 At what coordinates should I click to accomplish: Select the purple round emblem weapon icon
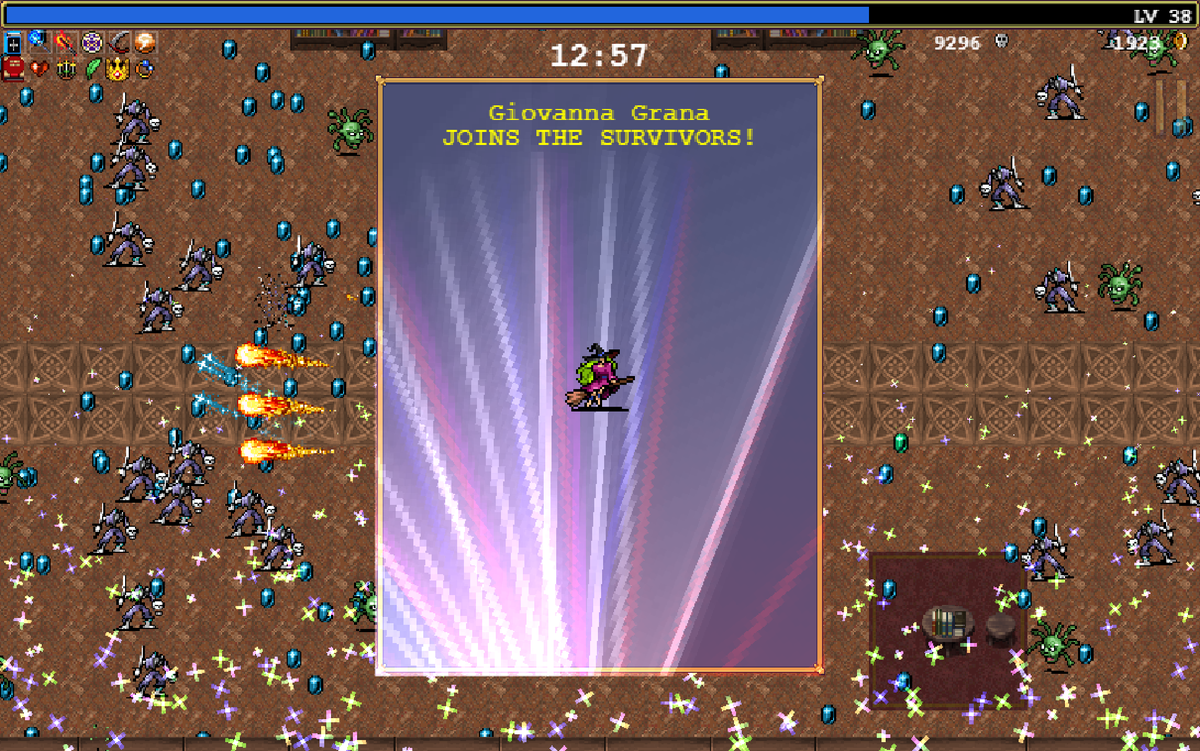click(x=92, y=43)
